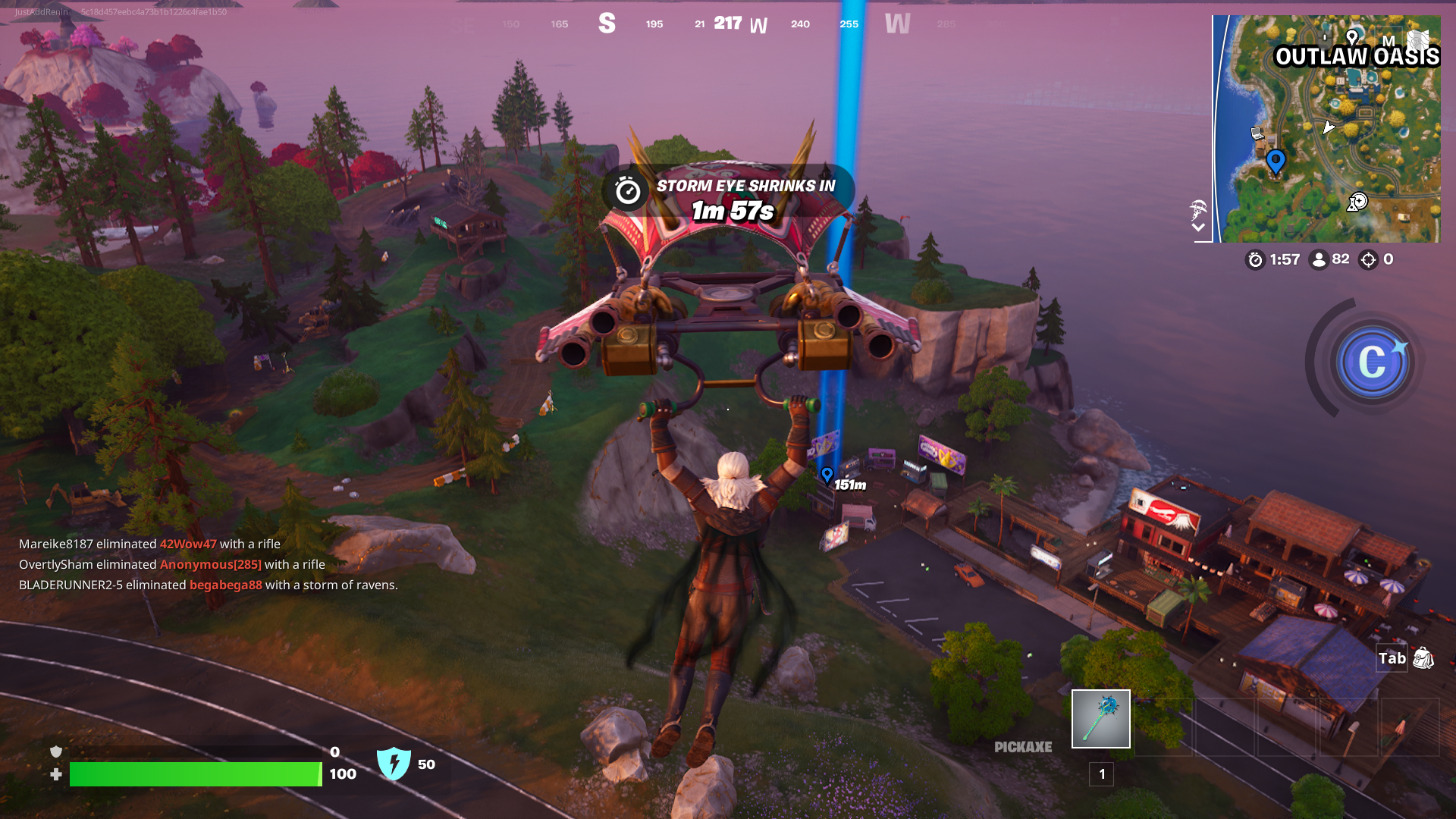Select the M map marker on the minimap
Viewport: 1456px width, 819px height.
click(x=1389, y=42)
